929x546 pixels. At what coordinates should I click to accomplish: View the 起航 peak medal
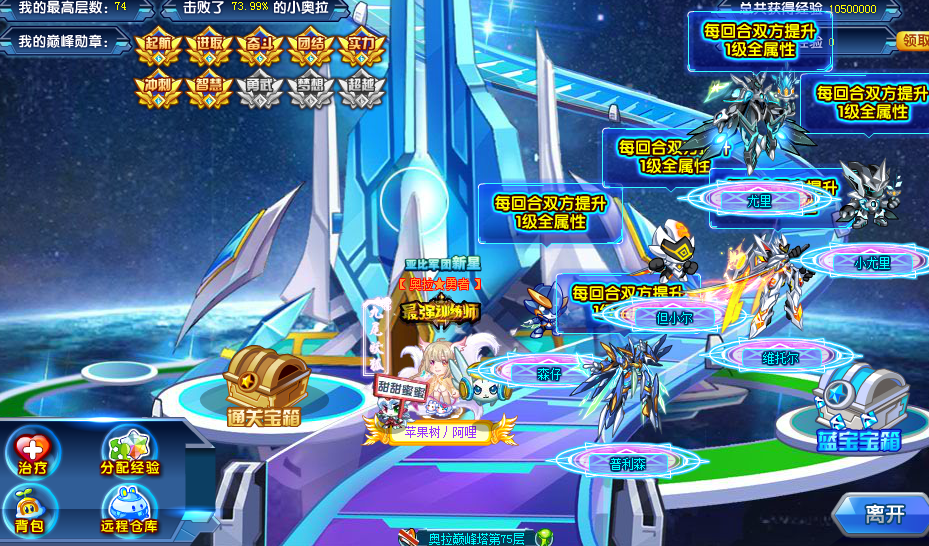(158, 49)
